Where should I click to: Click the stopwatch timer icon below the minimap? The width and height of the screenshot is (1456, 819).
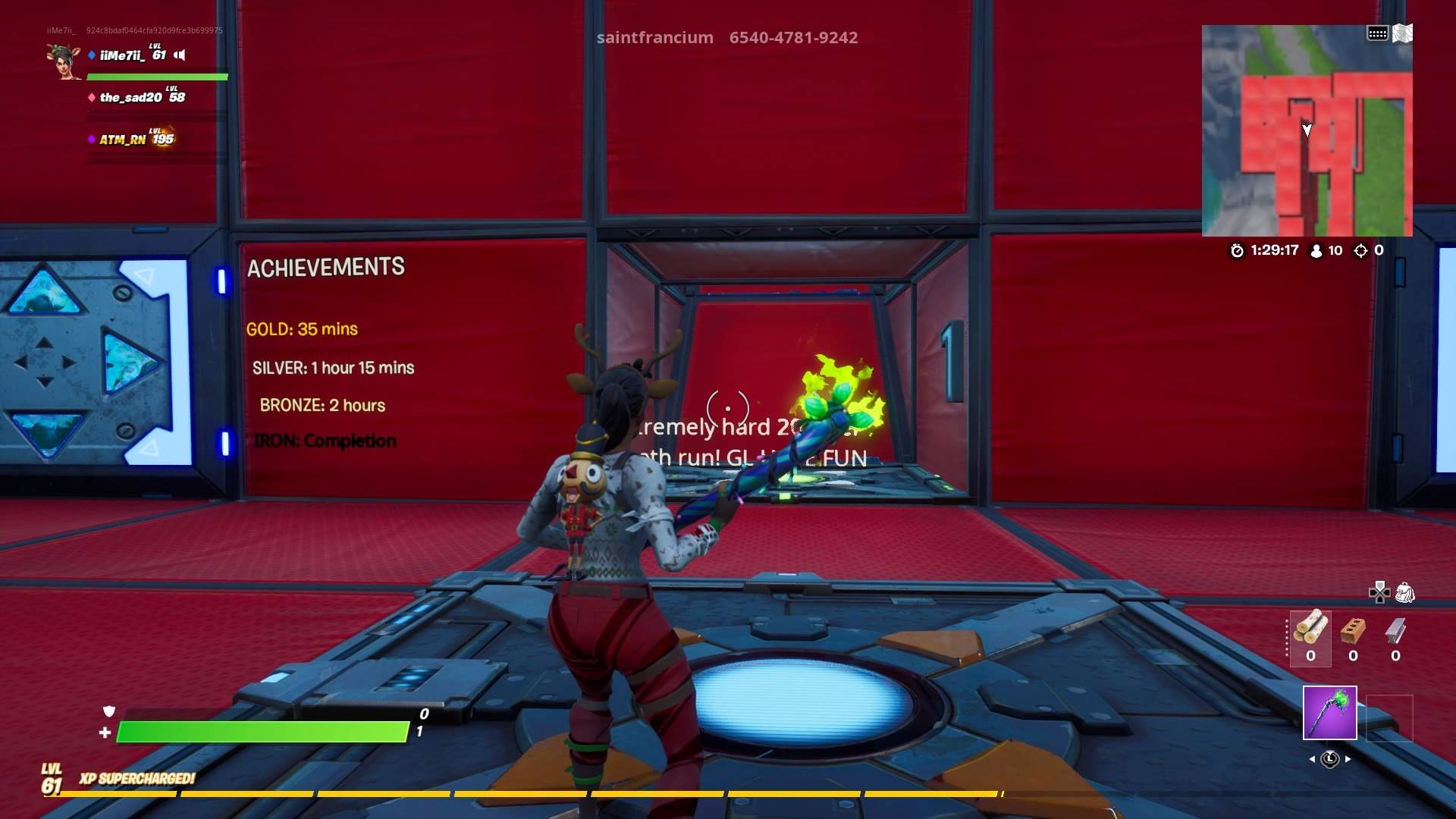(x=1236, y=251)
